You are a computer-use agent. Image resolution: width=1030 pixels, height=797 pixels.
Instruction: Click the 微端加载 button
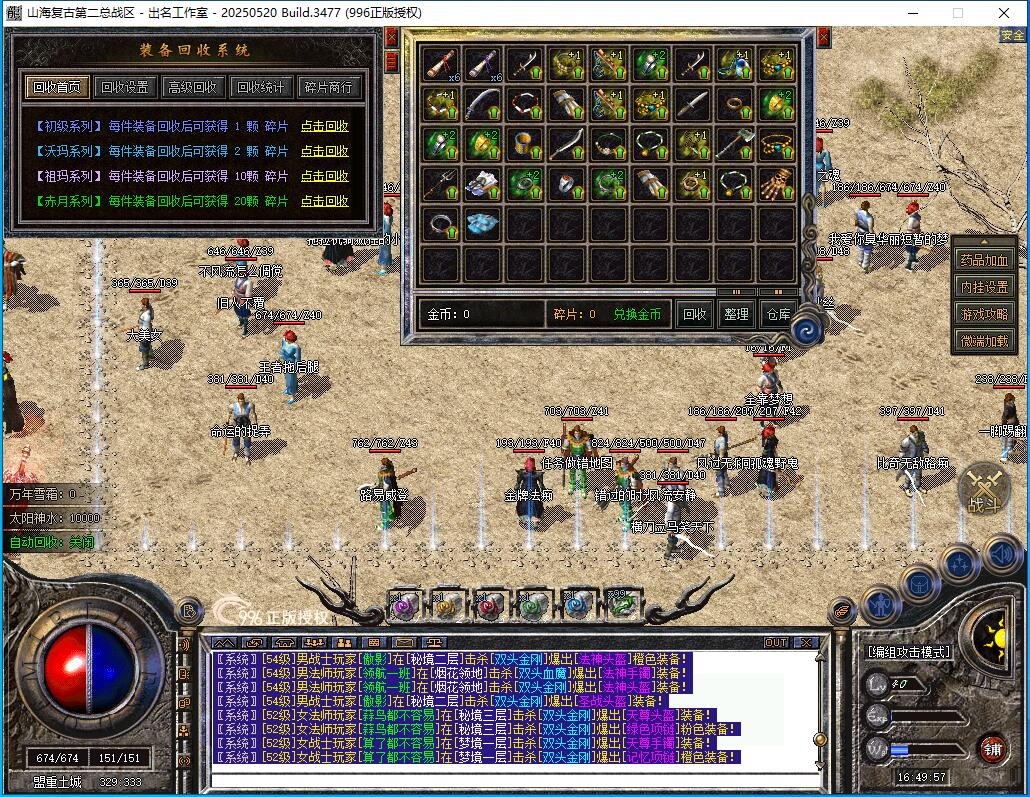tap(985, 341)
